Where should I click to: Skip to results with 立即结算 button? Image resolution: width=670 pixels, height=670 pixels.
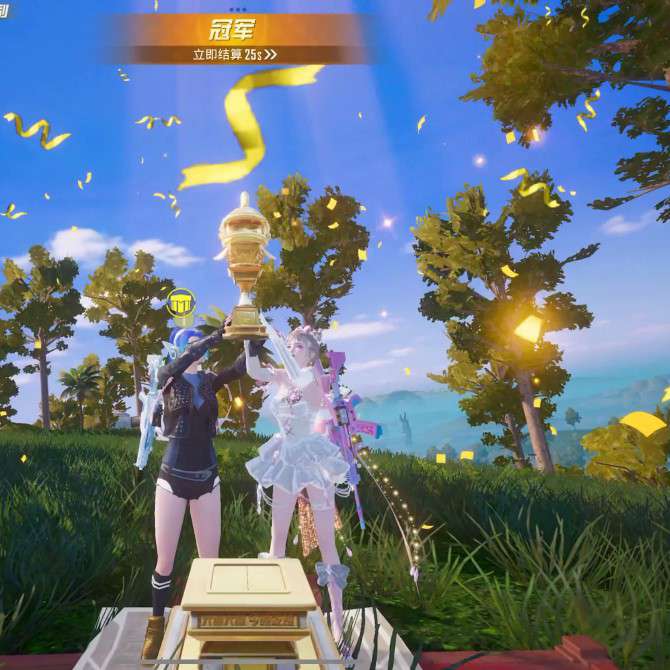[x=235, y=55]
